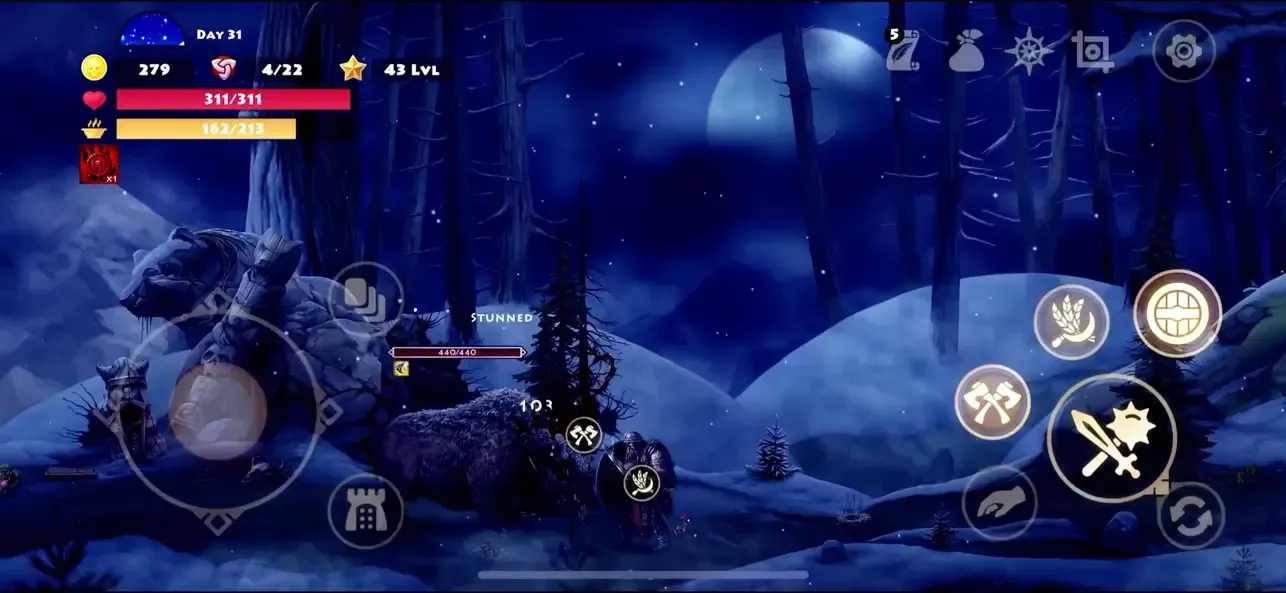Viewport: 1286px width, 593px height.
Task: Tap the circular arrows weapon swap button
Action: click(x=1191, y=517)
